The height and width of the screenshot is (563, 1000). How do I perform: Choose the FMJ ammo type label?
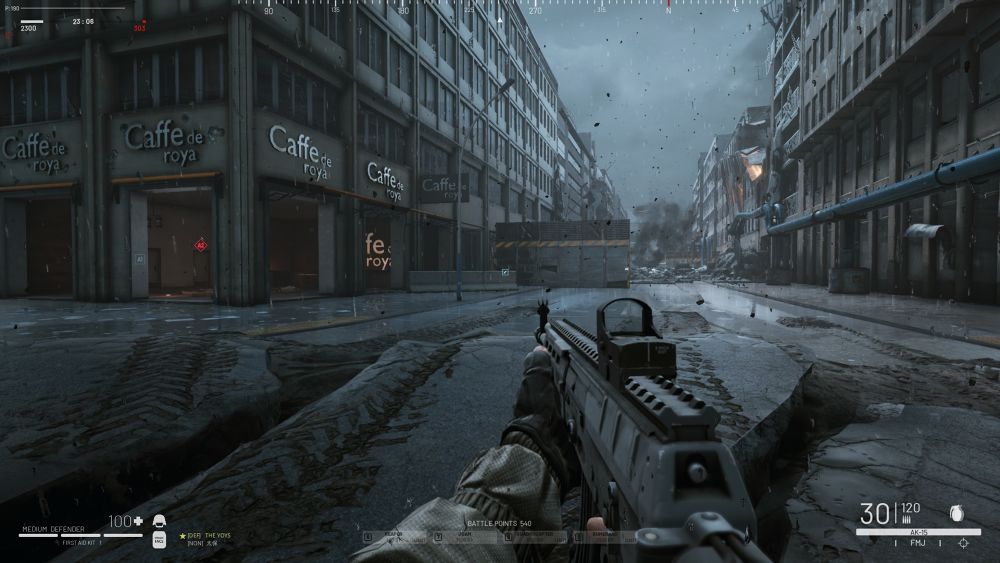916,542
